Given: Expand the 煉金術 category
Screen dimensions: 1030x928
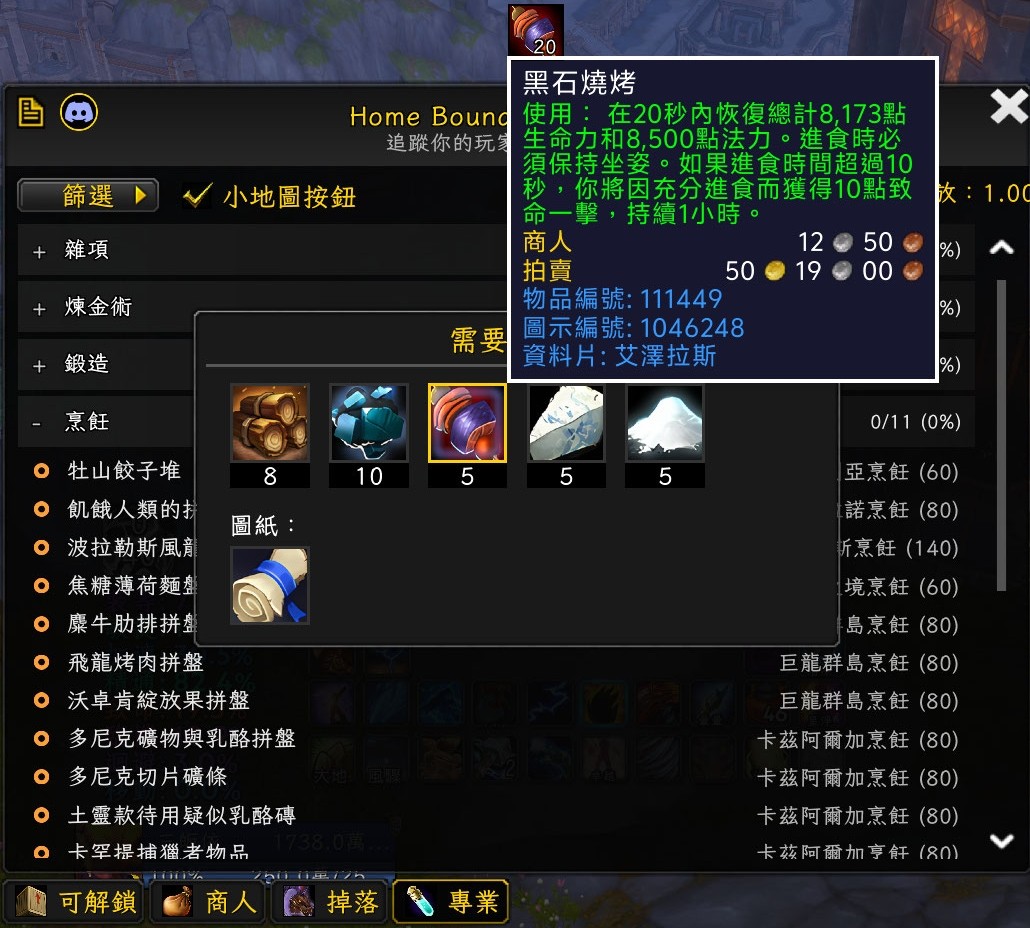Looking at the screenshot, I should point(40,308).
